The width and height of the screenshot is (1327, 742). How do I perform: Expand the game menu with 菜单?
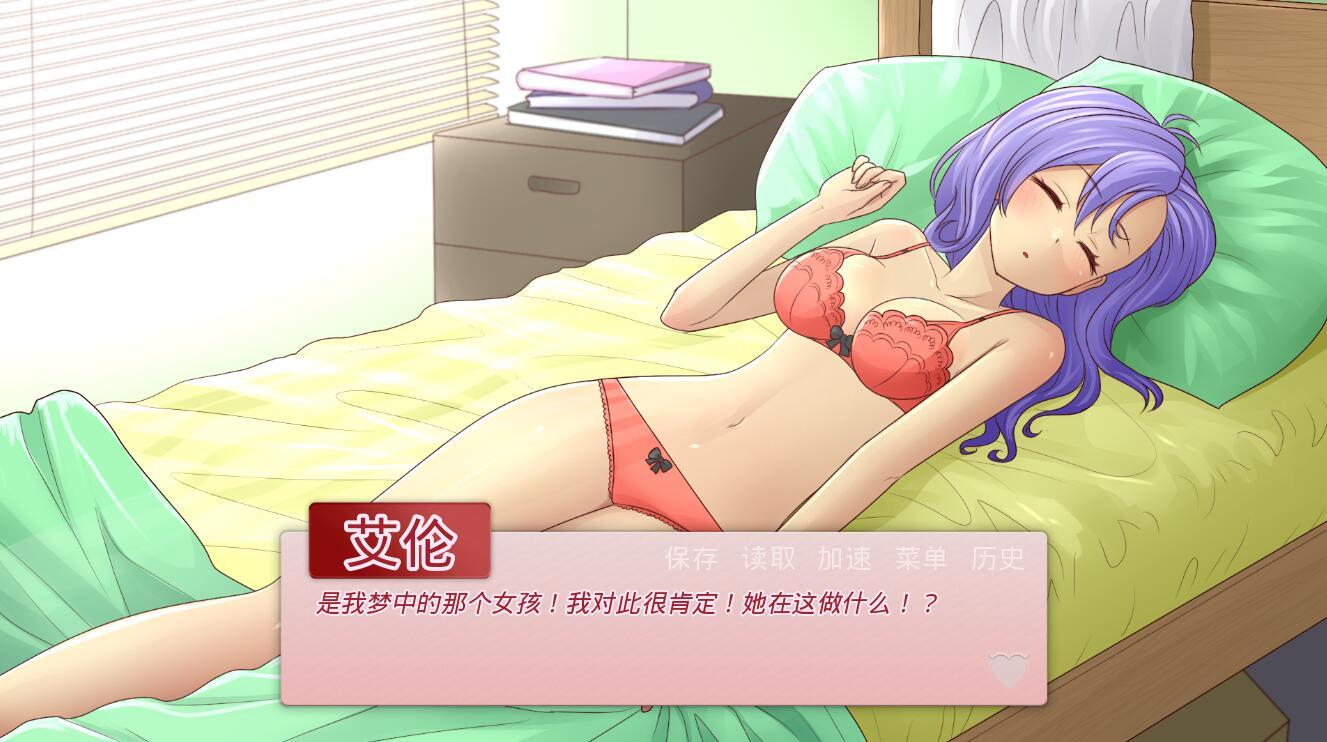point(920,559)
